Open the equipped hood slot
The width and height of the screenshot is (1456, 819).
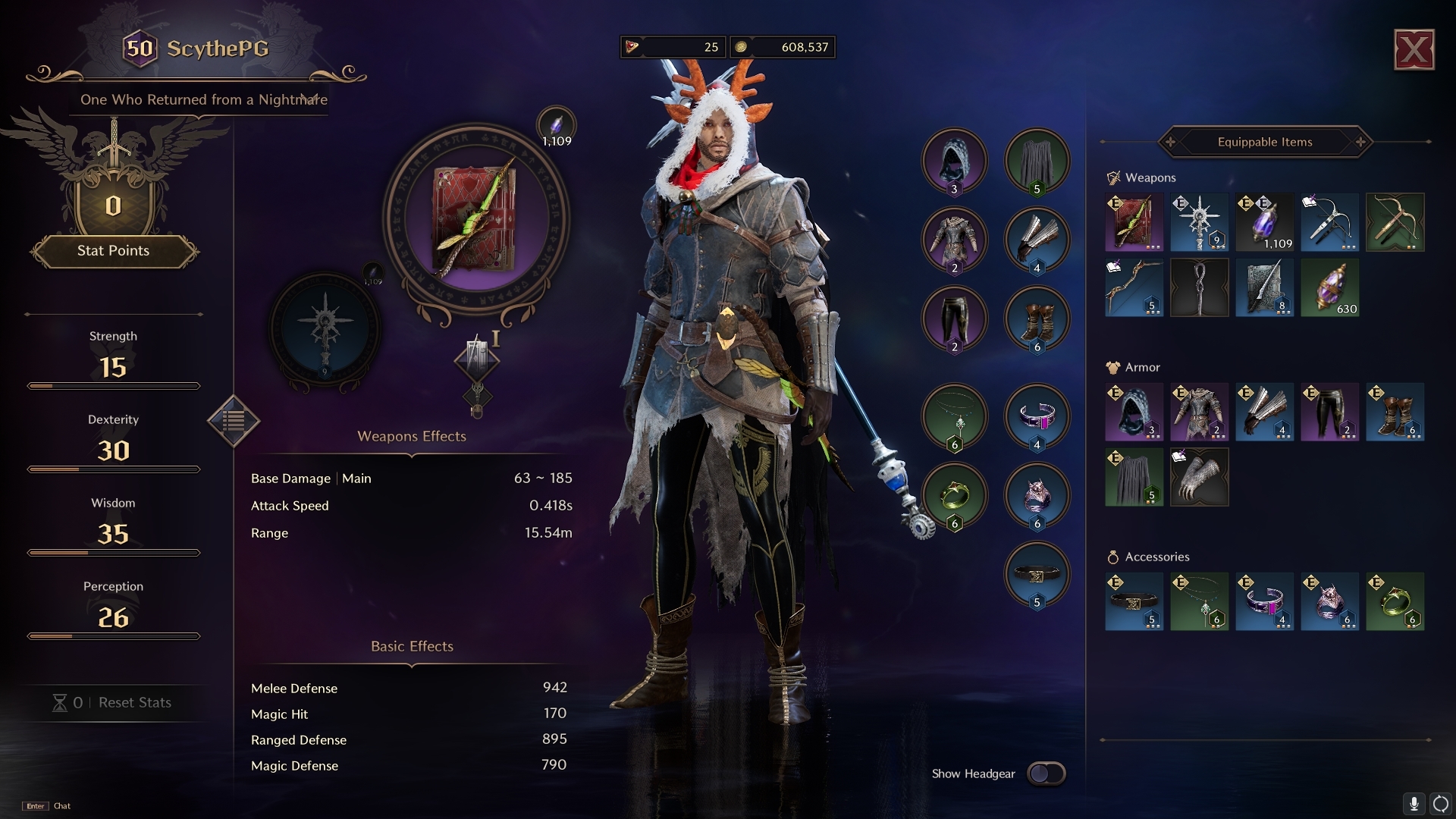955,161
